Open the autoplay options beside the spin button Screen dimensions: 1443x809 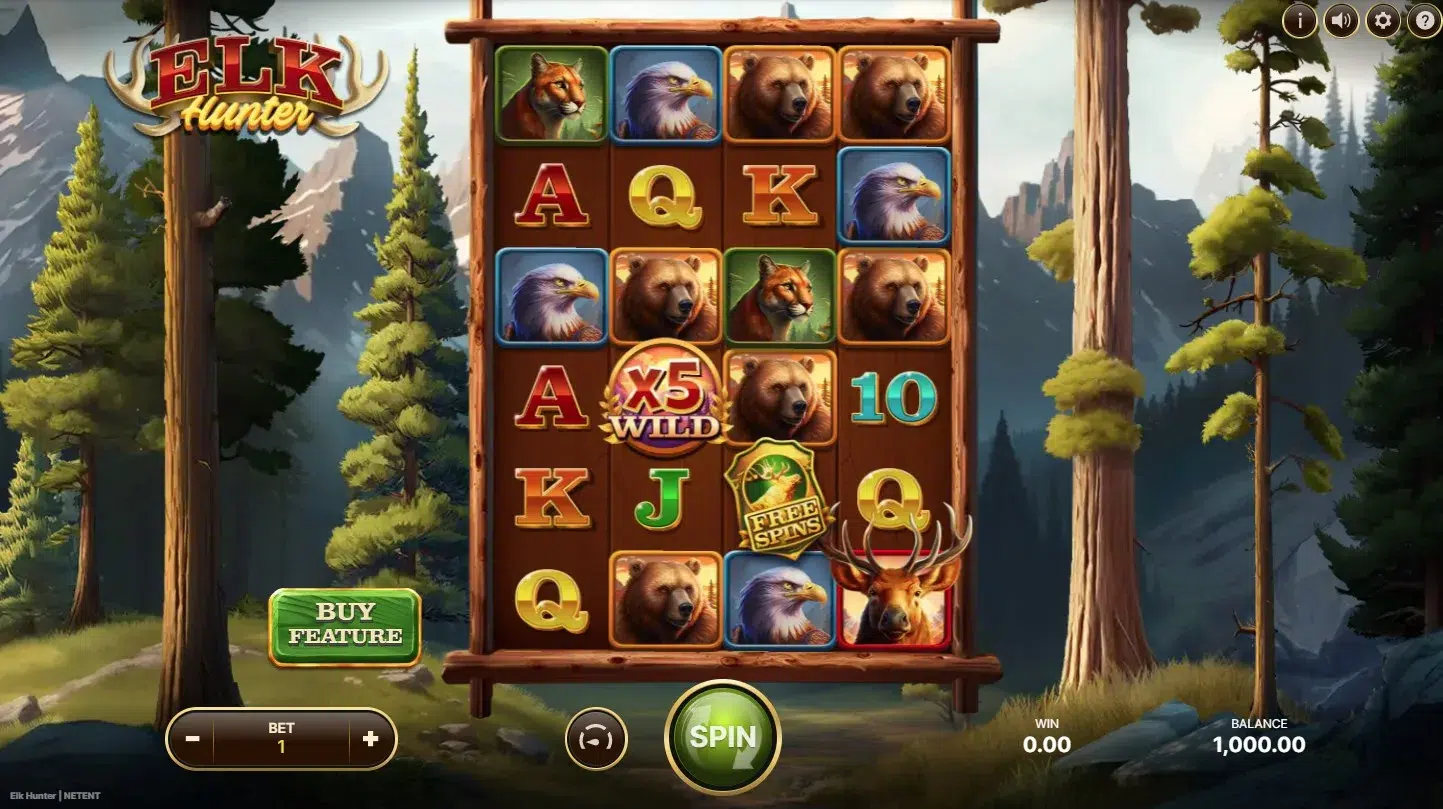point(596,739)
